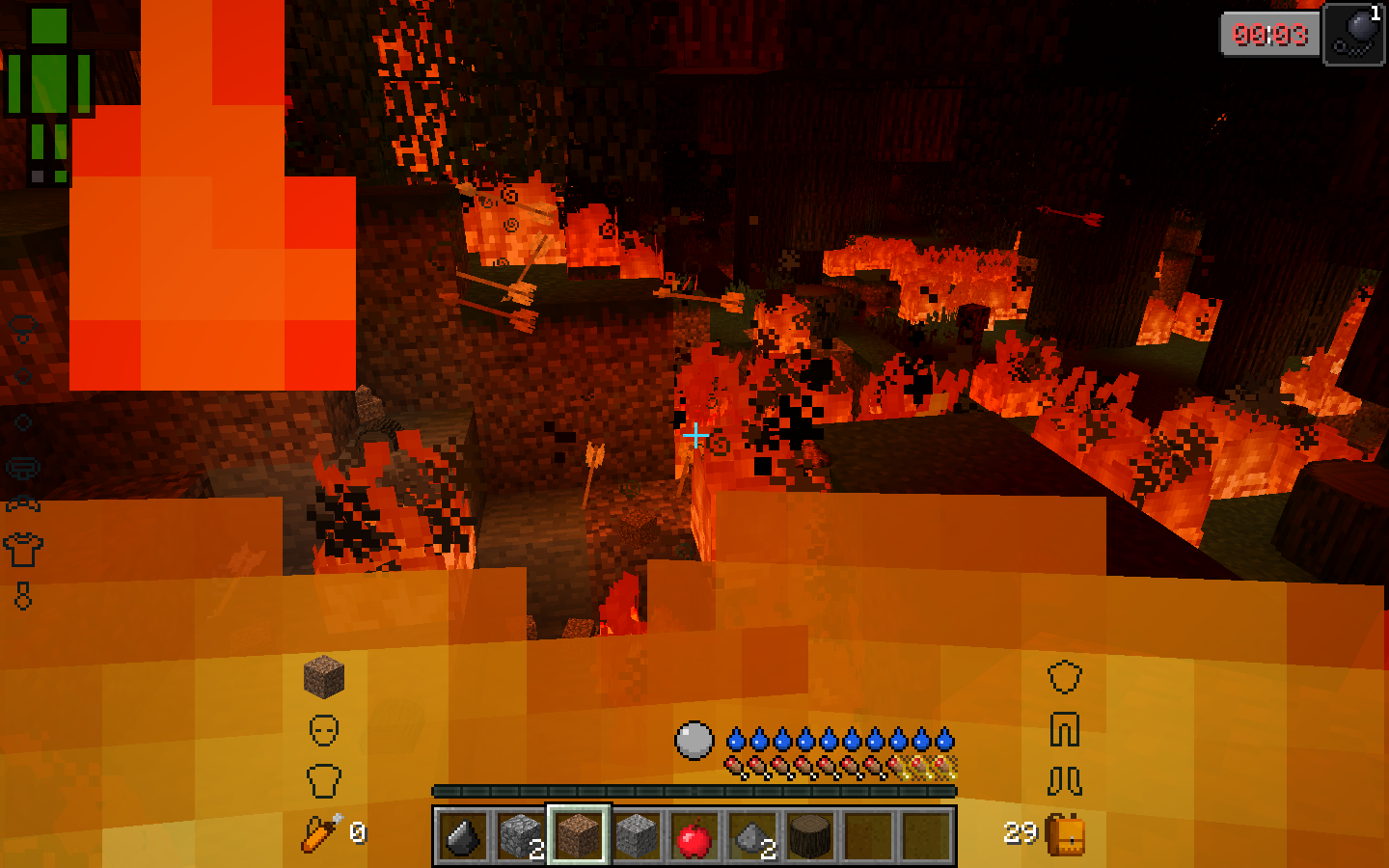This screenshot has height=868, width=1389.
Task: Click the quiver icon showing 0 arrows
Action: [321, 832]
